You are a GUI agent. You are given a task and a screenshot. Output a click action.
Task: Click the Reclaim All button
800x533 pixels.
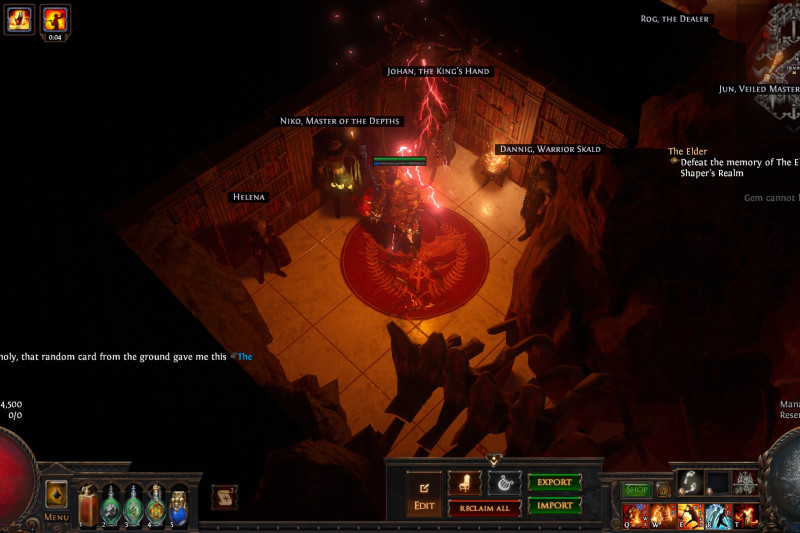pyautogui.click(x=484, y=508)
